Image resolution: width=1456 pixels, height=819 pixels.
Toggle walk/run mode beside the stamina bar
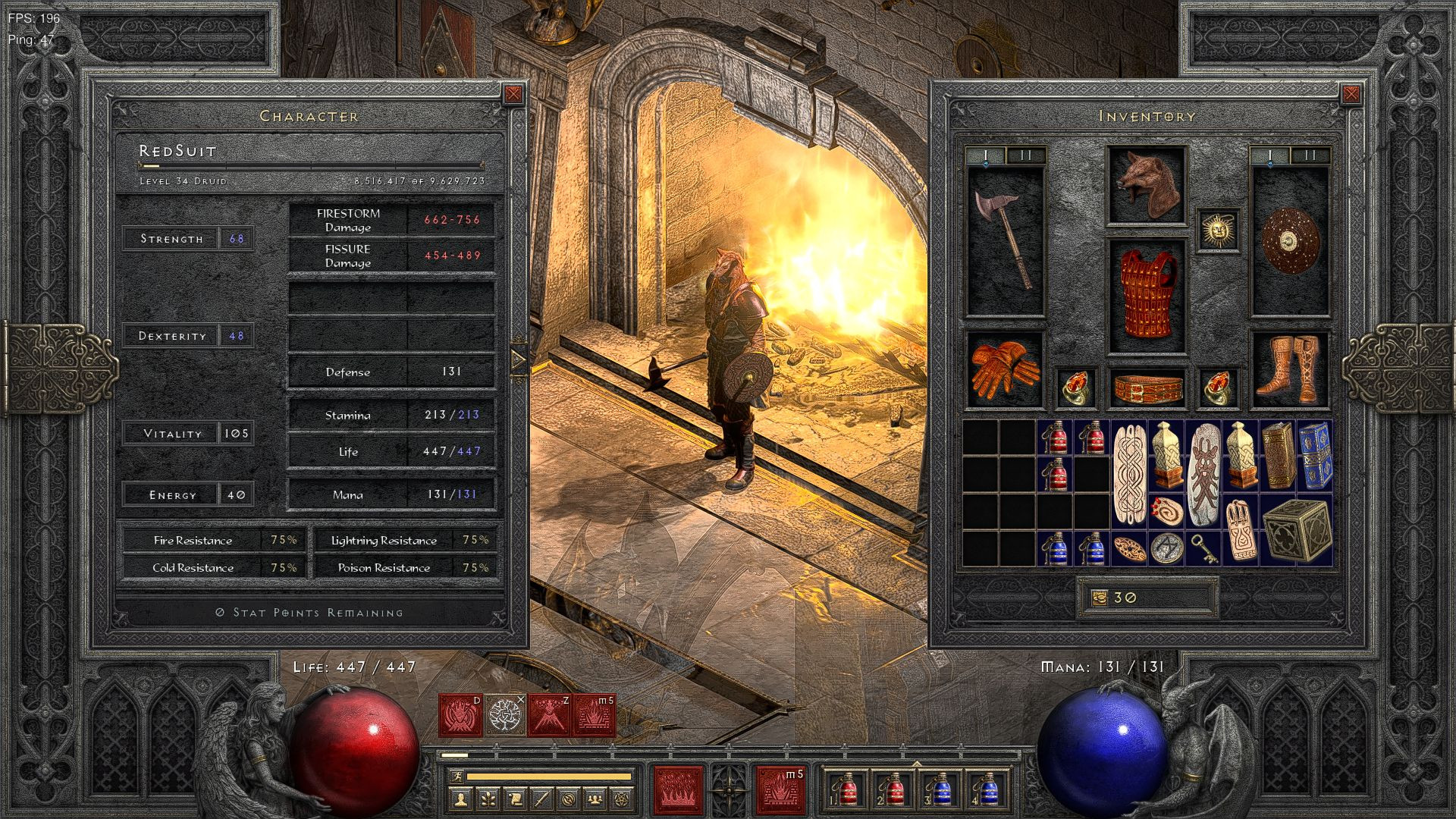tap(458, 777)
